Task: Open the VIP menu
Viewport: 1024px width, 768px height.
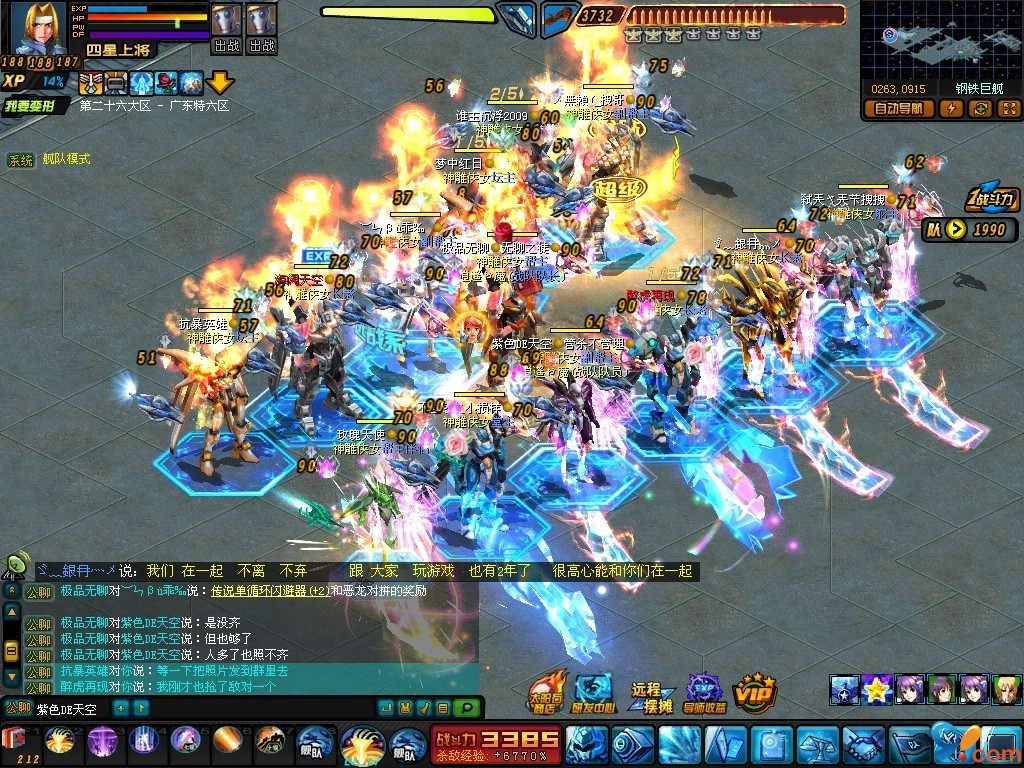Action: [755, 691]
